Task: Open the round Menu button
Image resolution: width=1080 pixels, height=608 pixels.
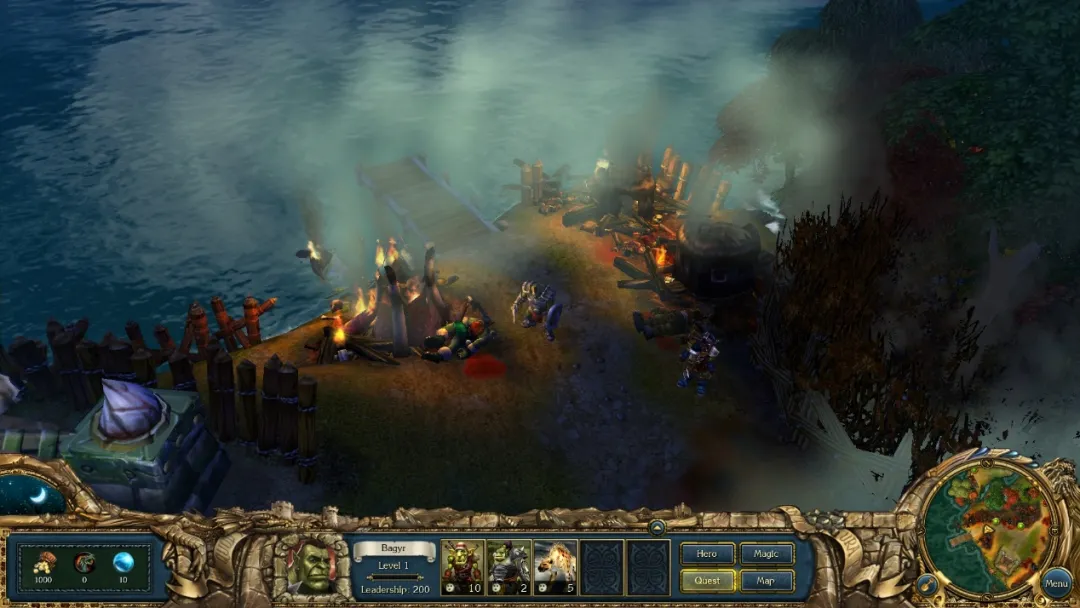Action: [x=1056, y=582]
